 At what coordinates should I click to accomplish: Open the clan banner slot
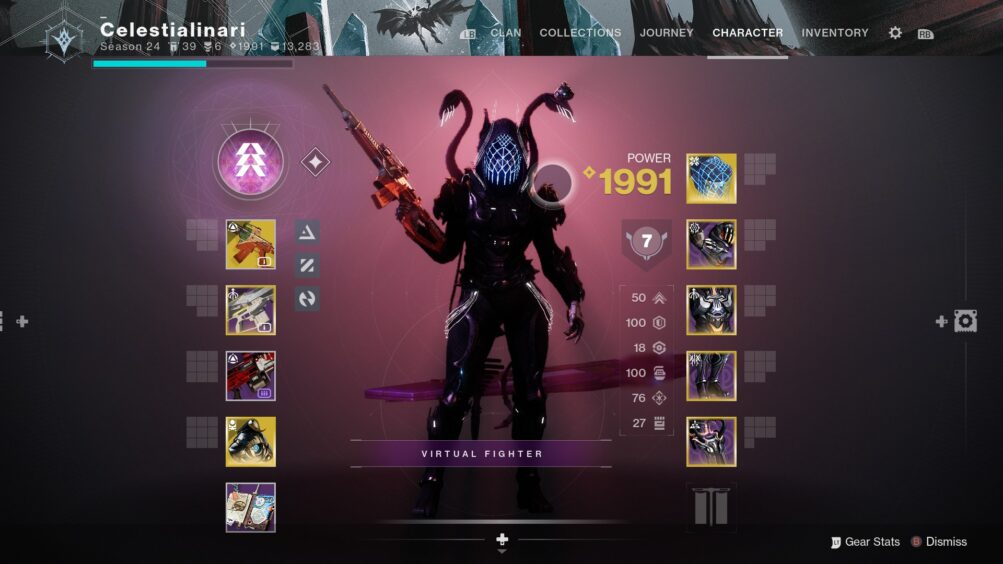[711, 507]
